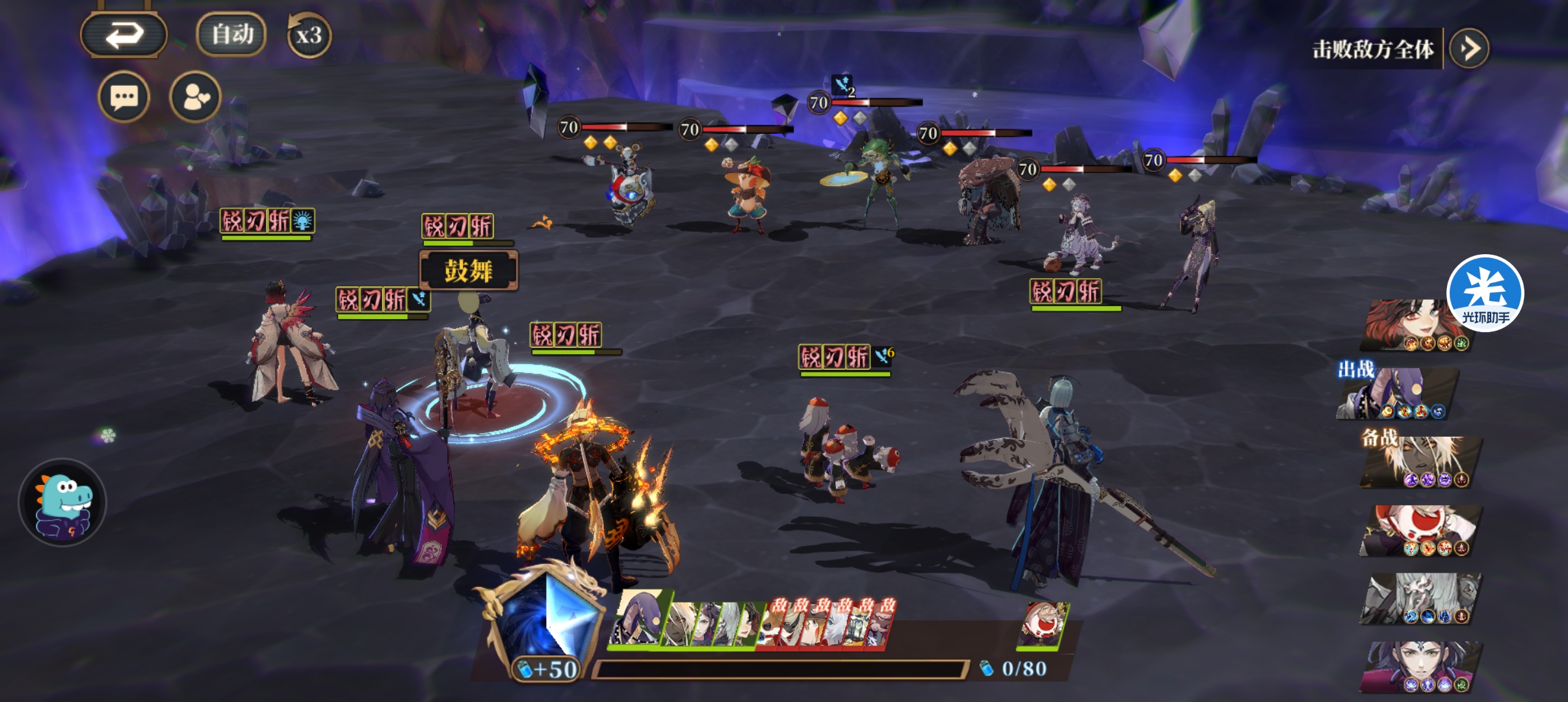Expand the 击败敌方全体 objective arrow
This screenshot has height=702, width=1568.
(1469, 48)
